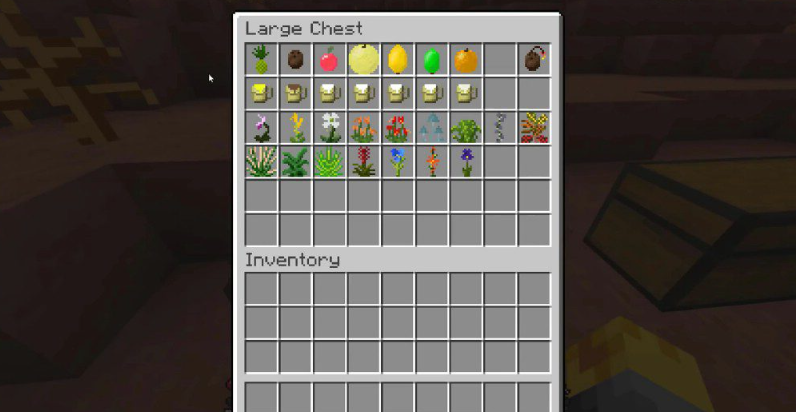Pick up the coconut item
This screenshot has width=796, height=412.
pos(295,60)
